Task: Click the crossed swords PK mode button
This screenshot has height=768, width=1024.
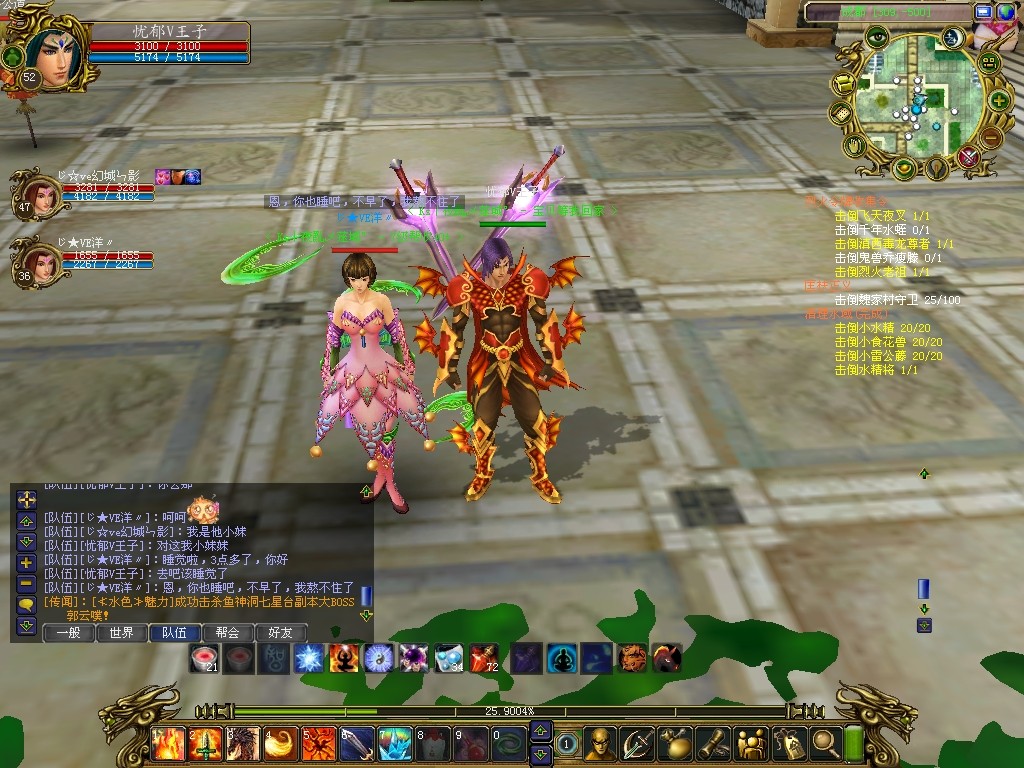Action: [968, 157]
